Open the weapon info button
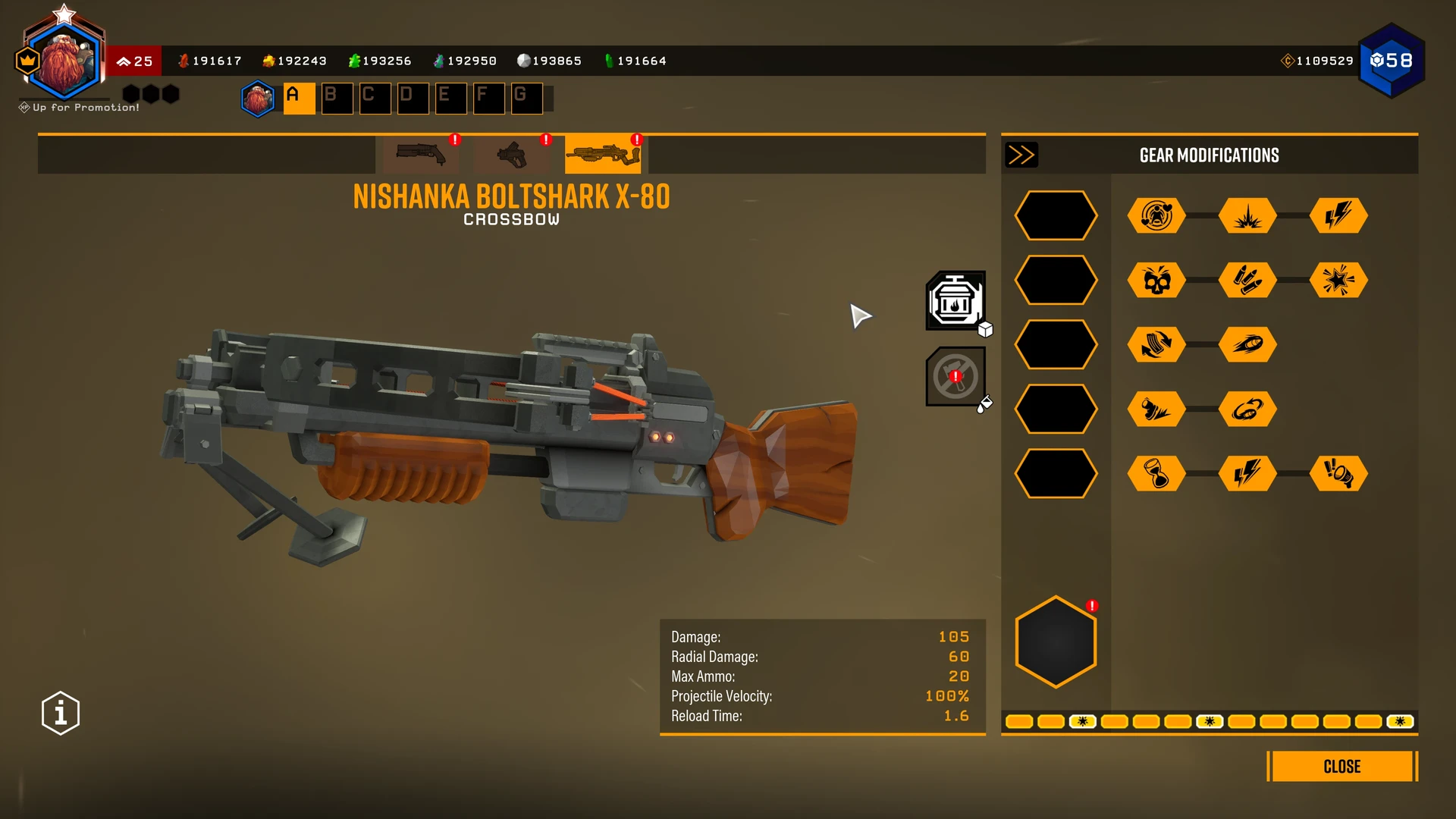This screenshot has height=819, width=1456. (x=61, y=713)
